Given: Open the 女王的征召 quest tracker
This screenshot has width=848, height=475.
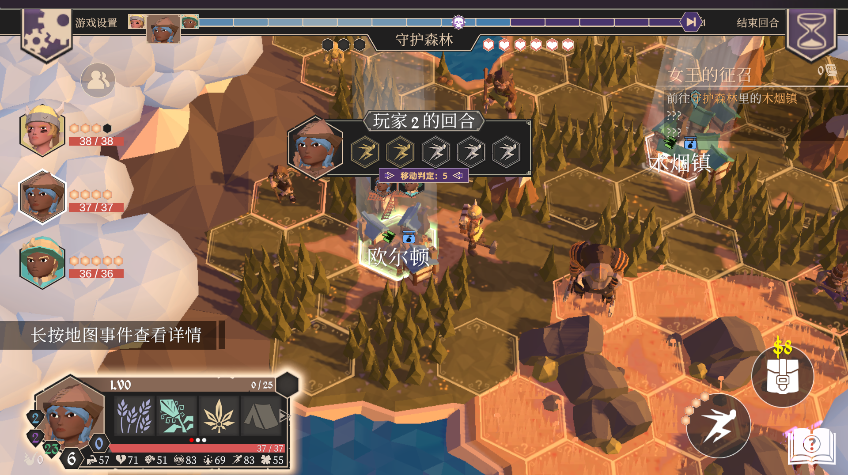Looking at the screenshot, I should 710,75.
